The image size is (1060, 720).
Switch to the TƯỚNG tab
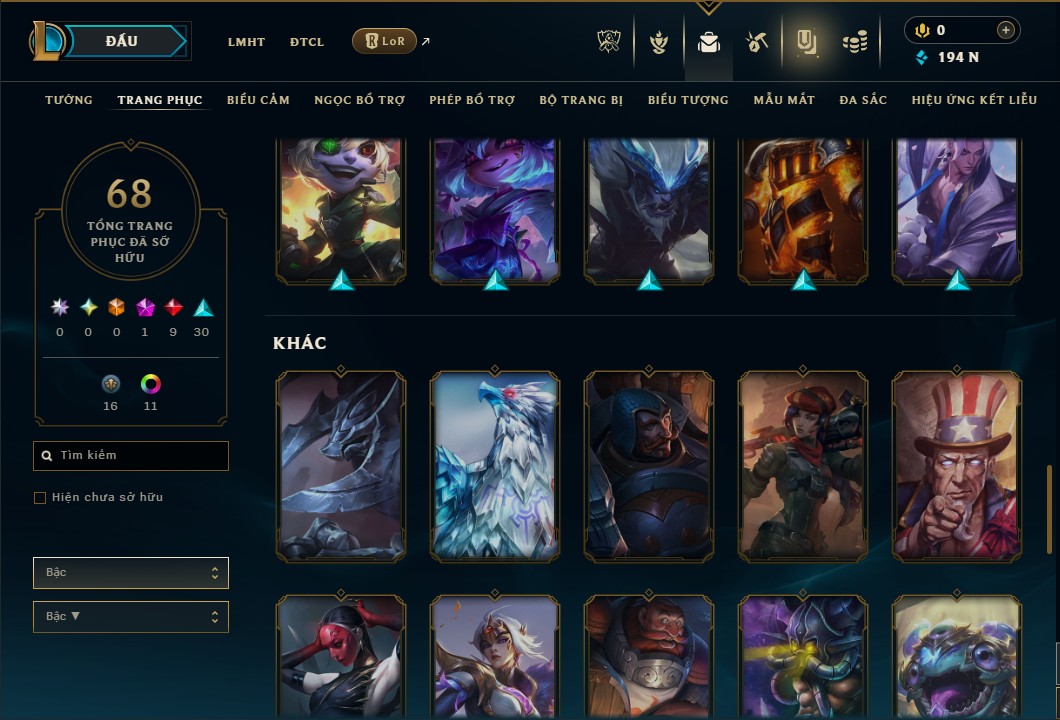[69, 100]
